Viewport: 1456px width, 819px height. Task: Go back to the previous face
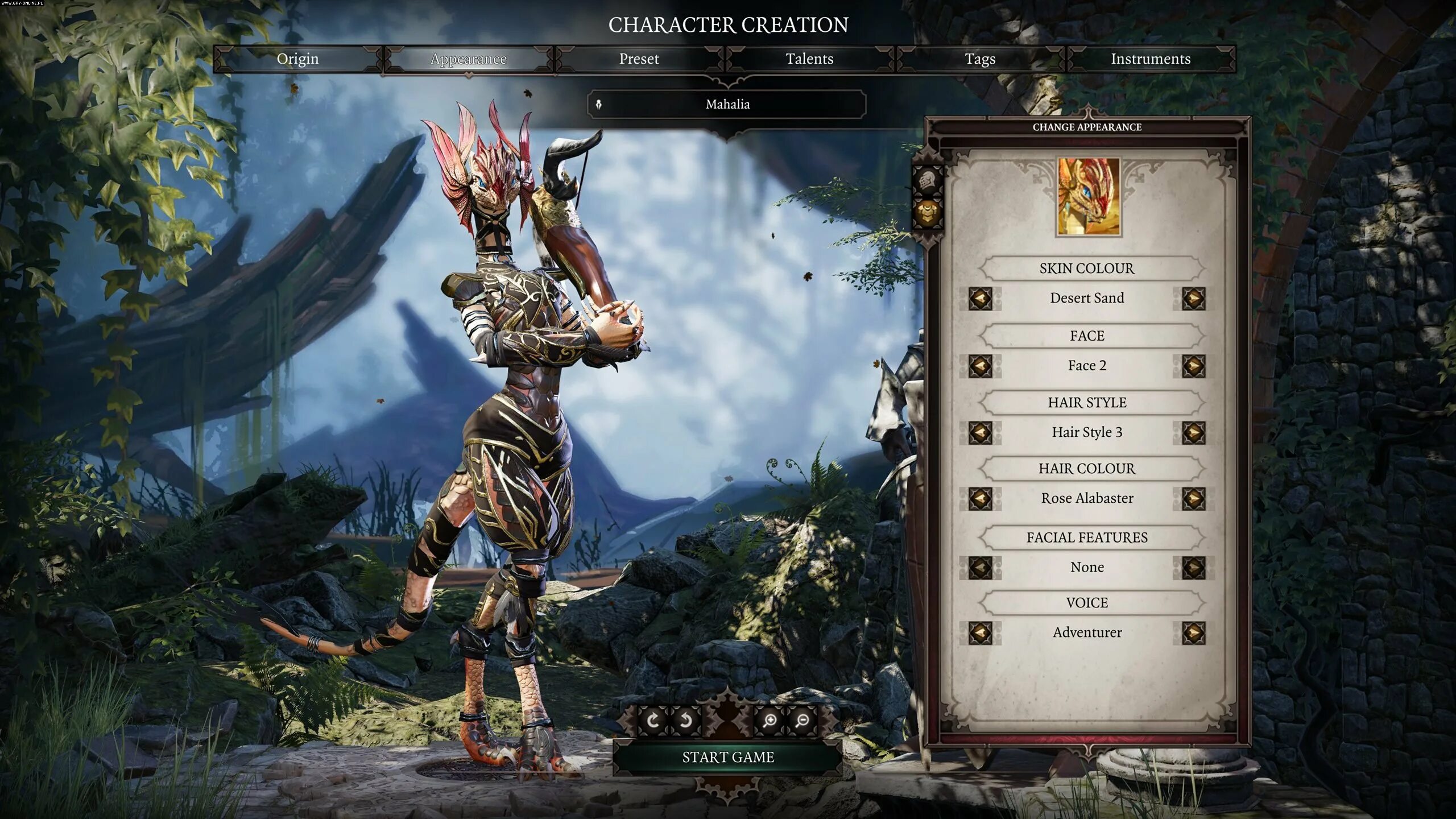(x=980, y=366)
